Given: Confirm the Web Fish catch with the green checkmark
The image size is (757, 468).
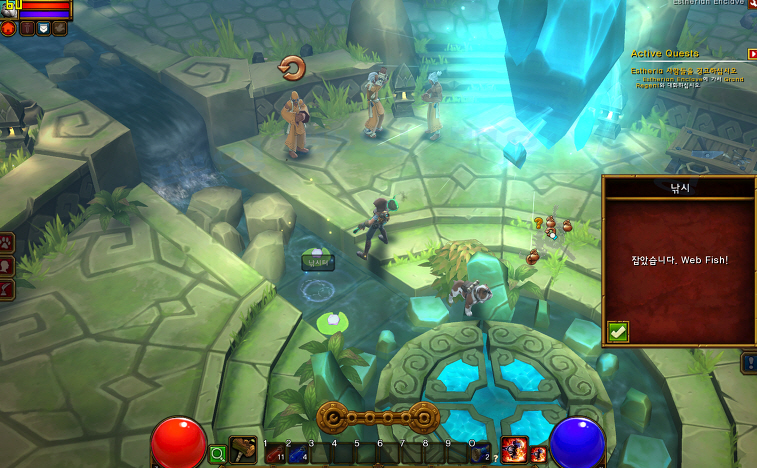Looking at the screenshot, I should (618, 331).
